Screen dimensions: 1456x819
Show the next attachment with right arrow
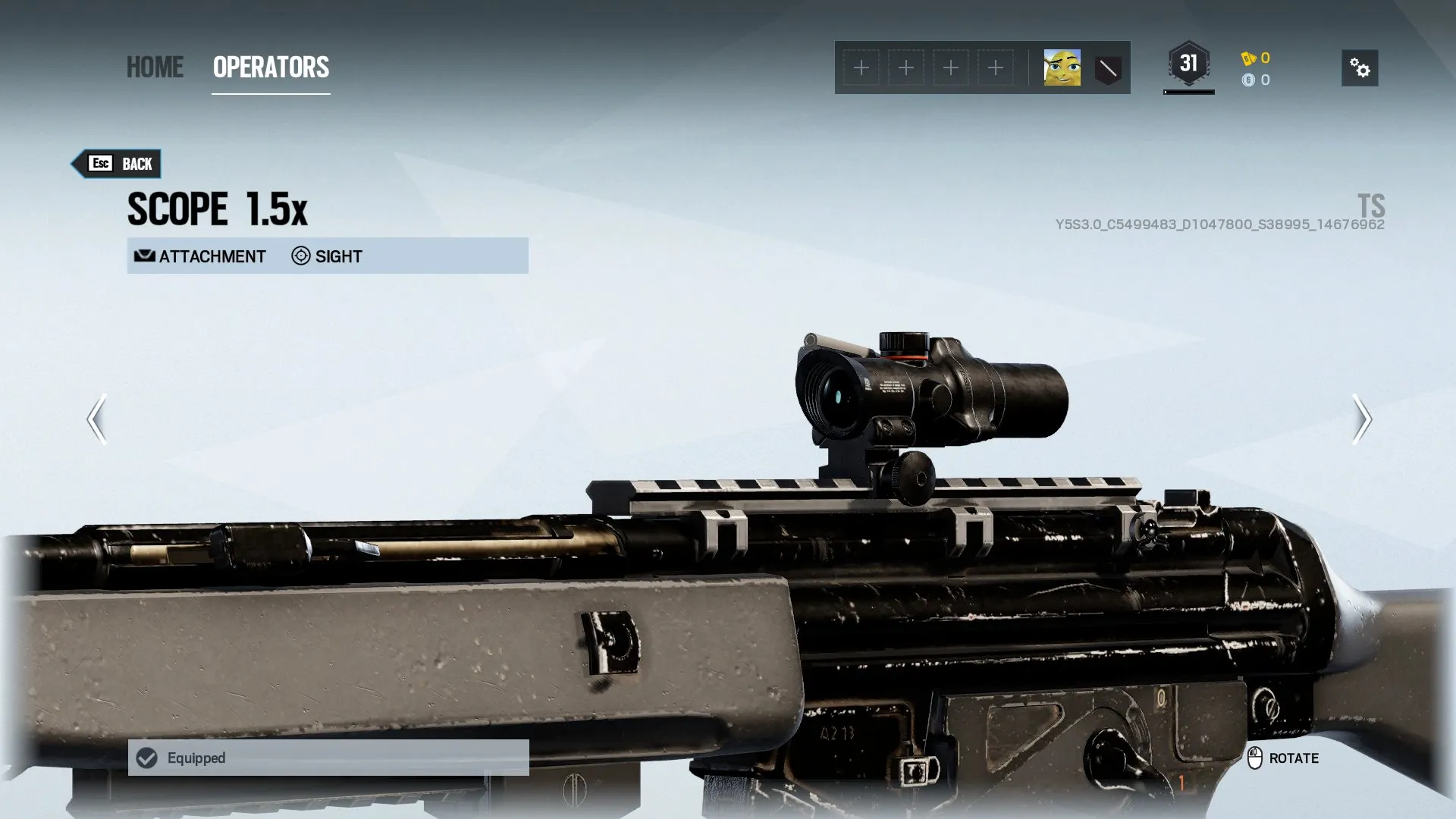(x=1361, y=419)
